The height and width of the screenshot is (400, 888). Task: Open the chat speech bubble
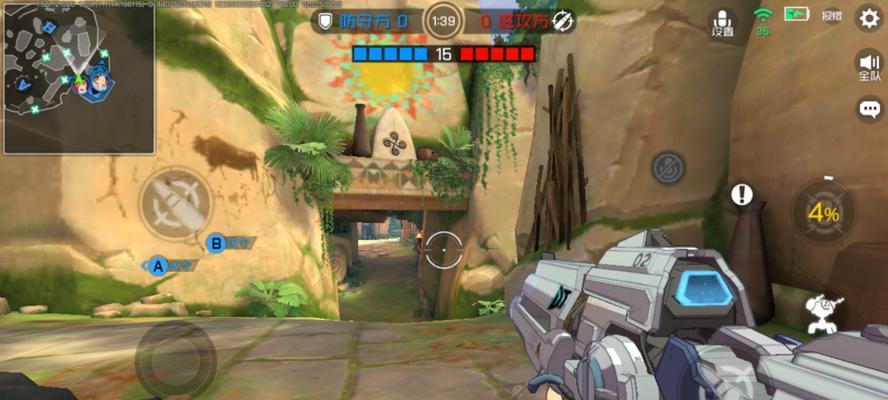(x=870, y=108)
